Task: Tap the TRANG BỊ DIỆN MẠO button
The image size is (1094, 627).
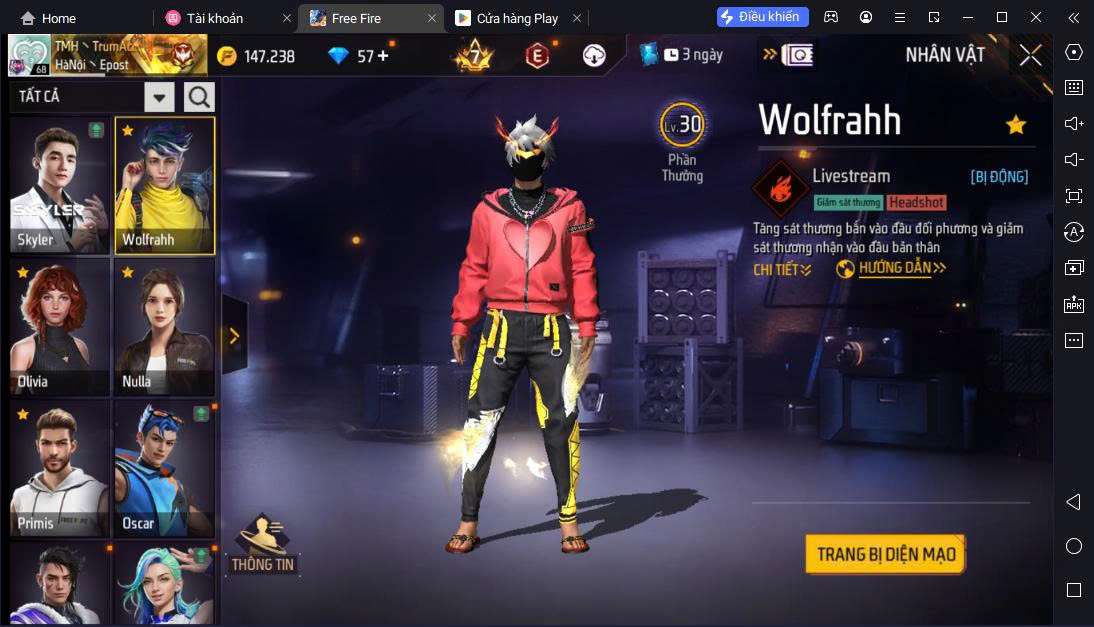Action: tap(885, 554)
